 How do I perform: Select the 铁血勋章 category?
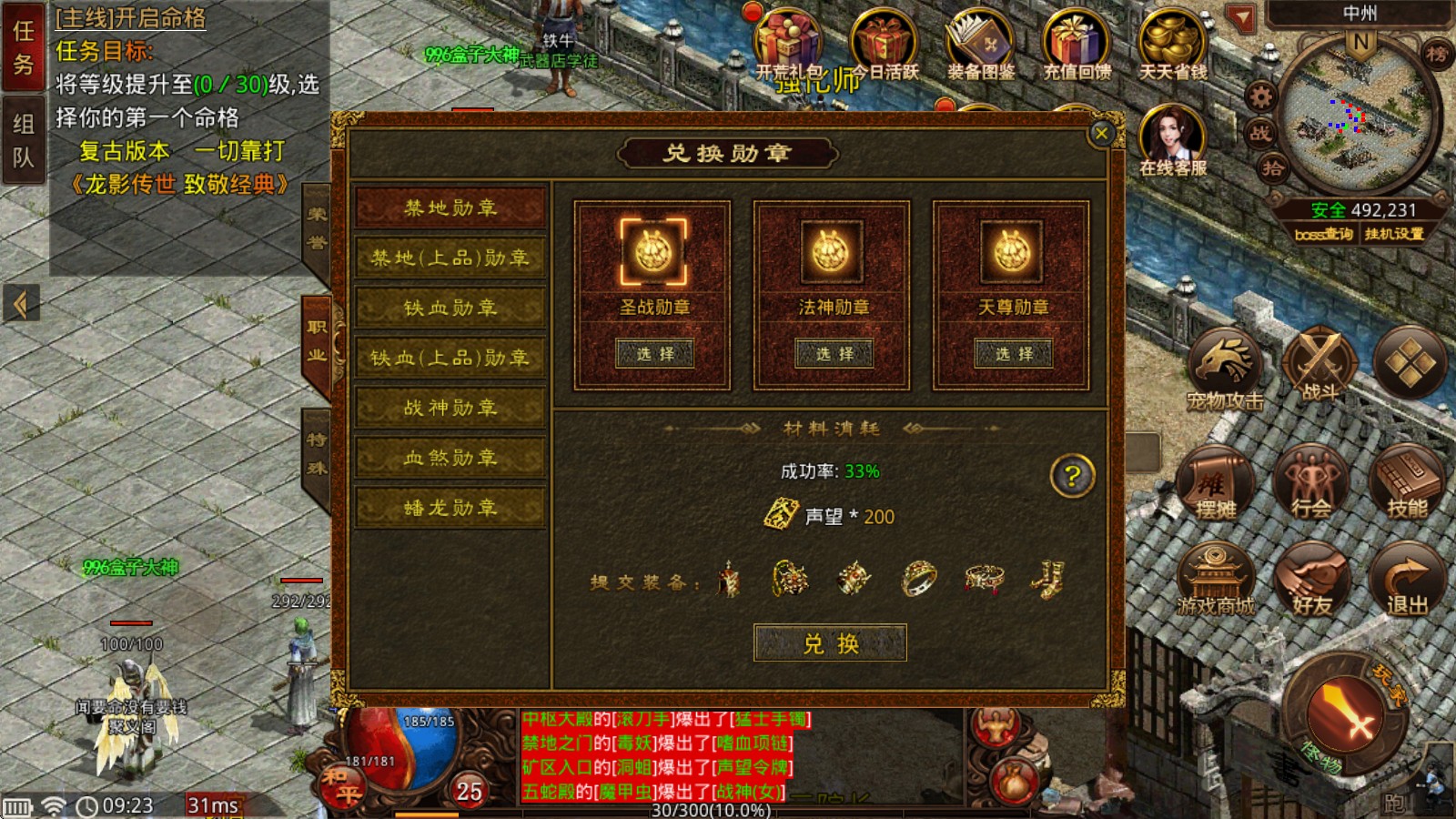(451, 308)
